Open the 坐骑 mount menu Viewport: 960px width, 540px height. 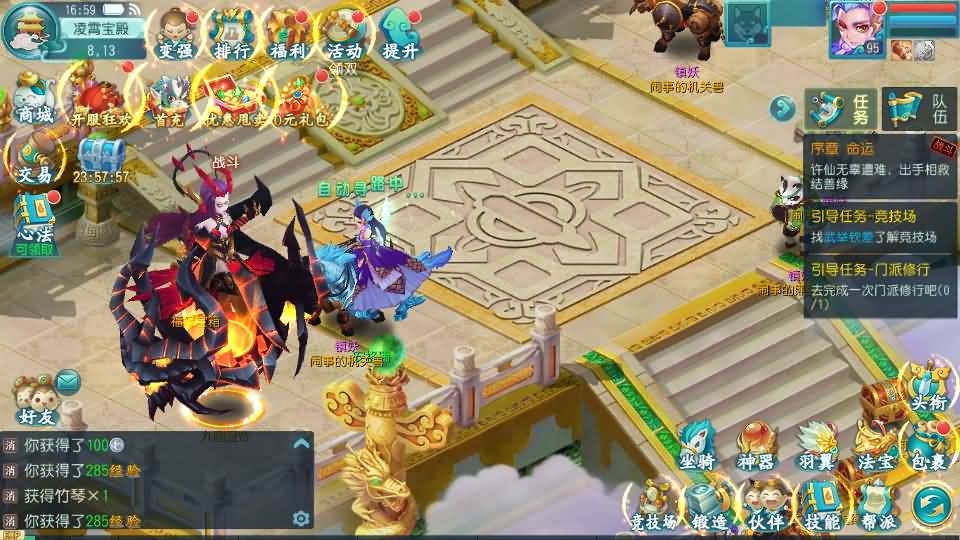pyautogui.click(x=698, y=446)
